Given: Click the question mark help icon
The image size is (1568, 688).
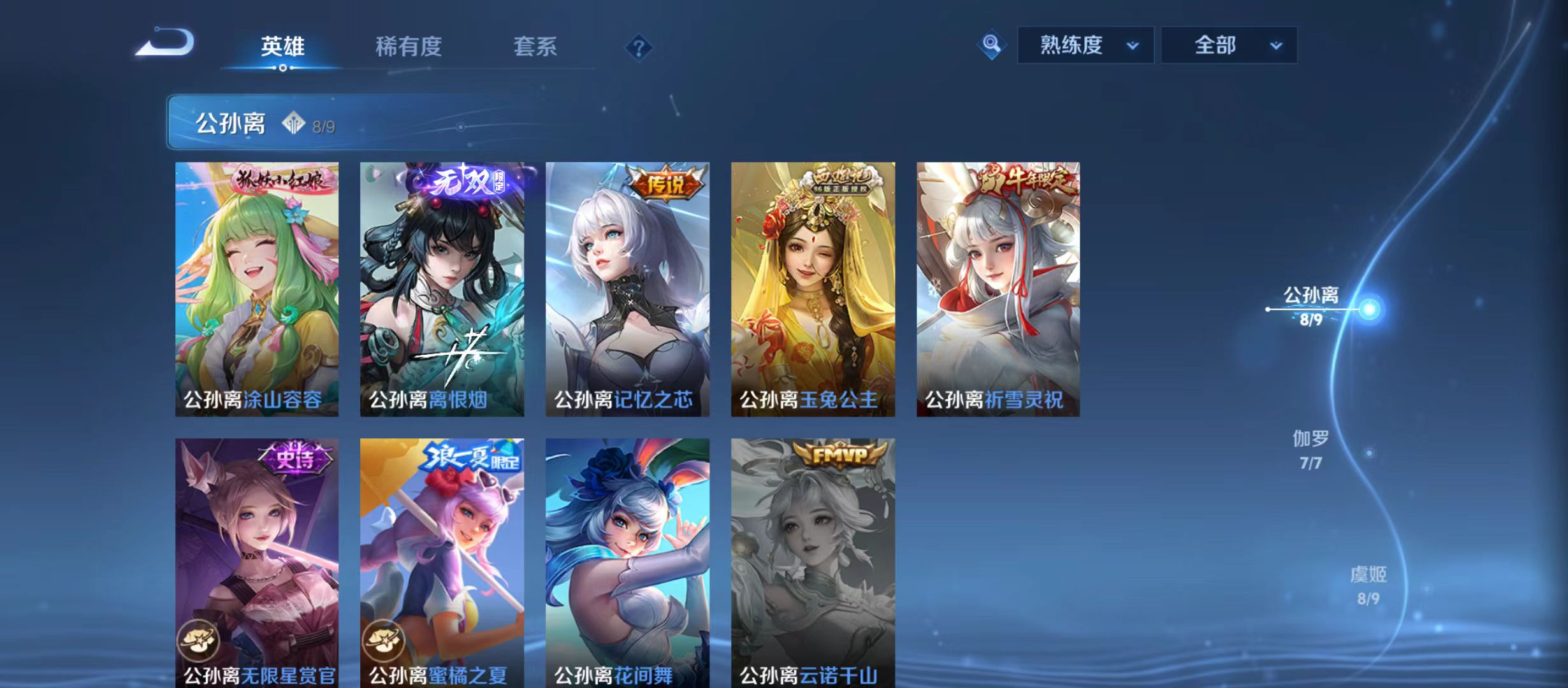Looking at the screenshot, I should (639, 45).
